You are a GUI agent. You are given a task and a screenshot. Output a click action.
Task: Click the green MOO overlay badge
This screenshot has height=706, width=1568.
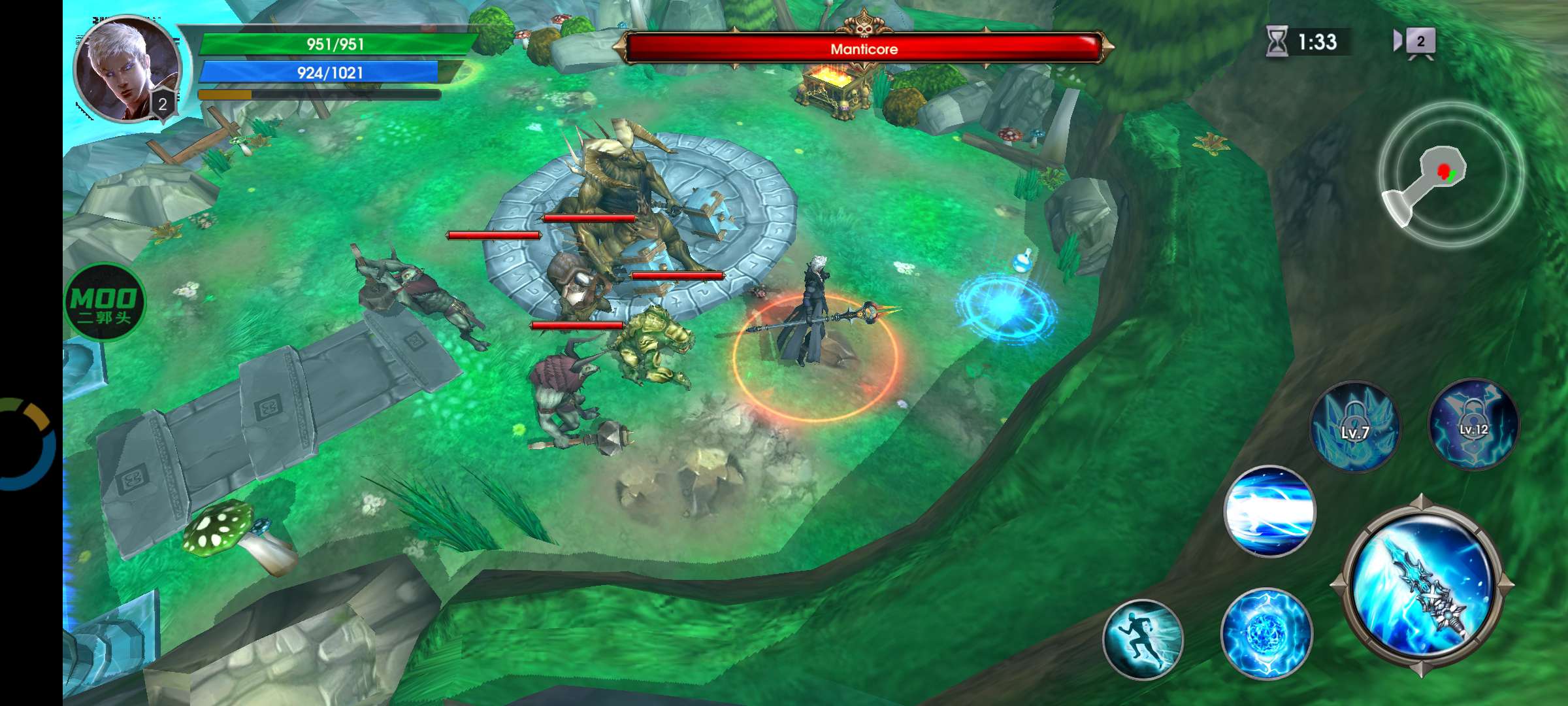(x=105, y=302)
